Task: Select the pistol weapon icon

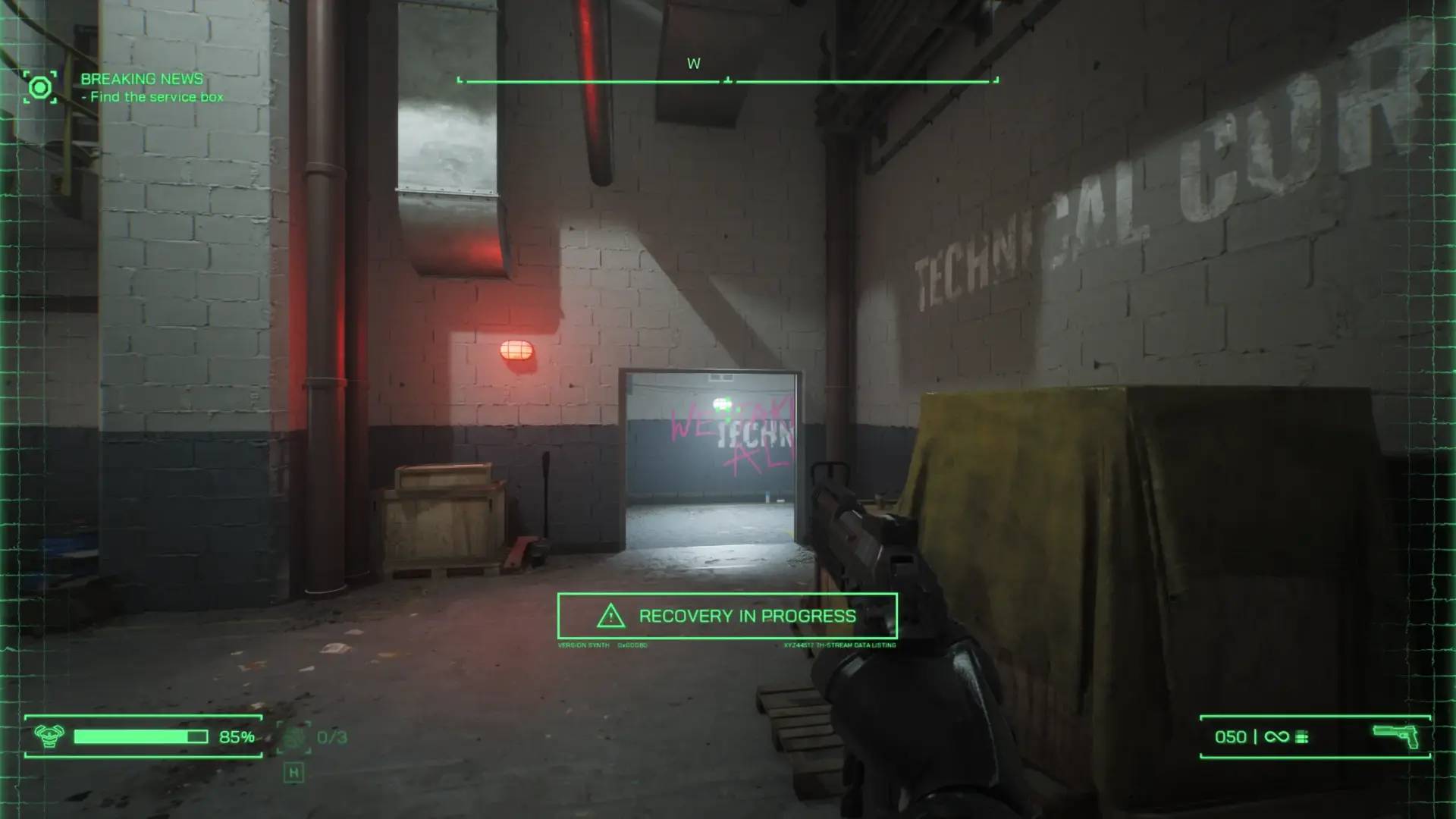Action: click(1396, 736)
